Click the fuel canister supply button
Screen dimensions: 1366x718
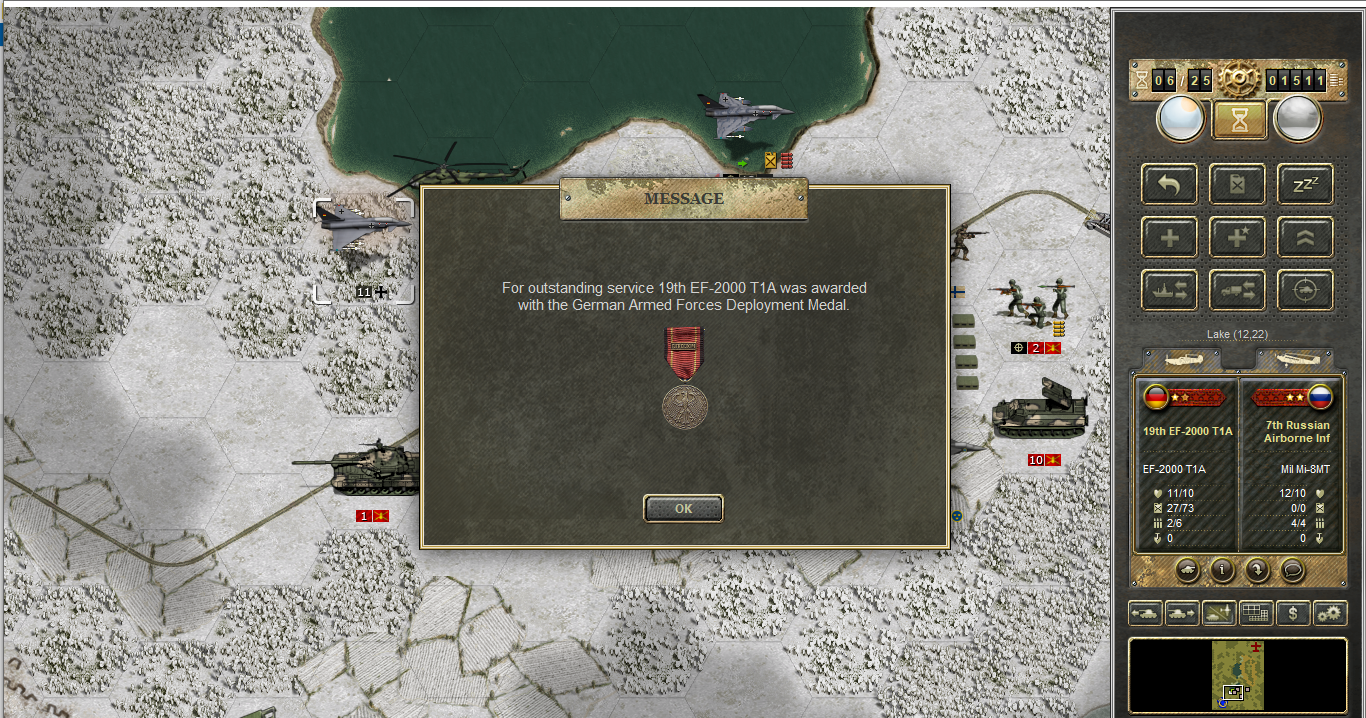coord(1237,184)
